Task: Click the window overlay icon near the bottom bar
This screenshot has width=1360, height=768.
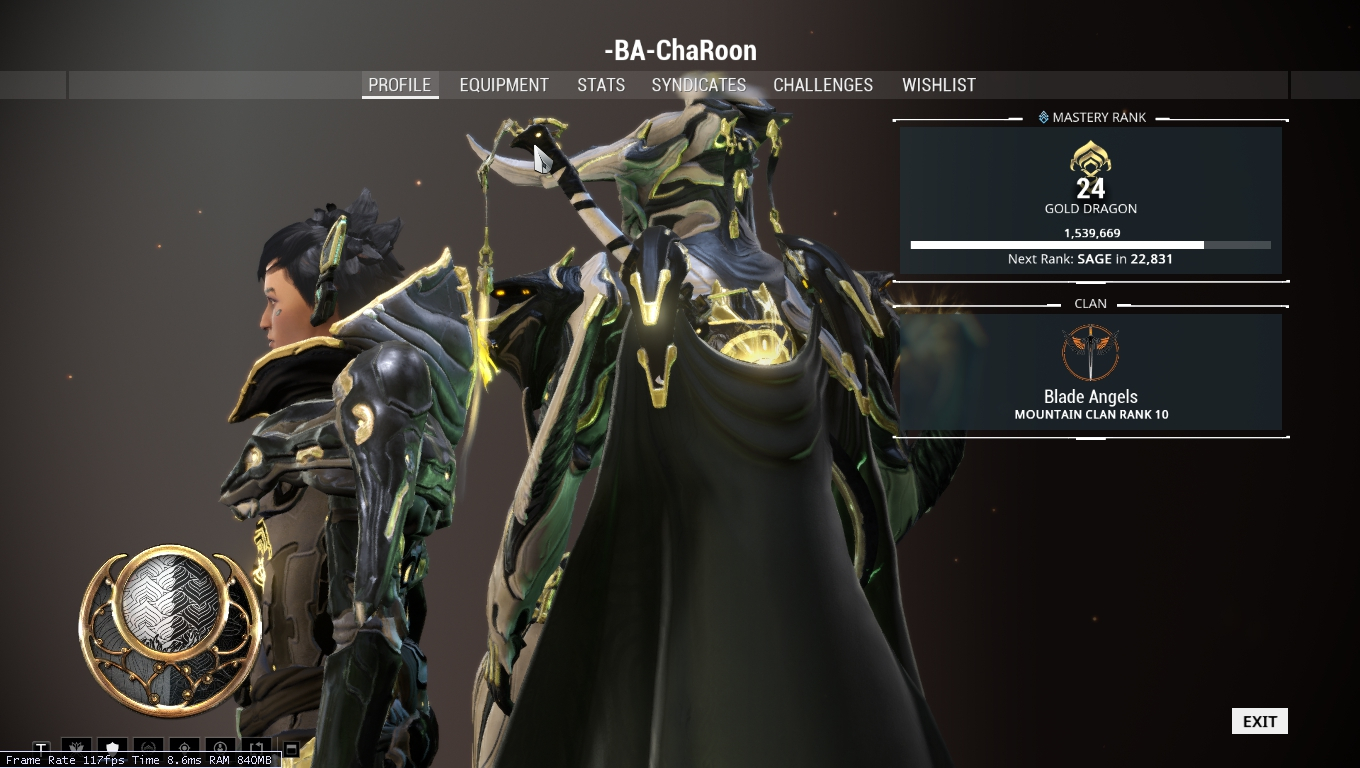Action: pyautogui.click(x=292, y=746)
